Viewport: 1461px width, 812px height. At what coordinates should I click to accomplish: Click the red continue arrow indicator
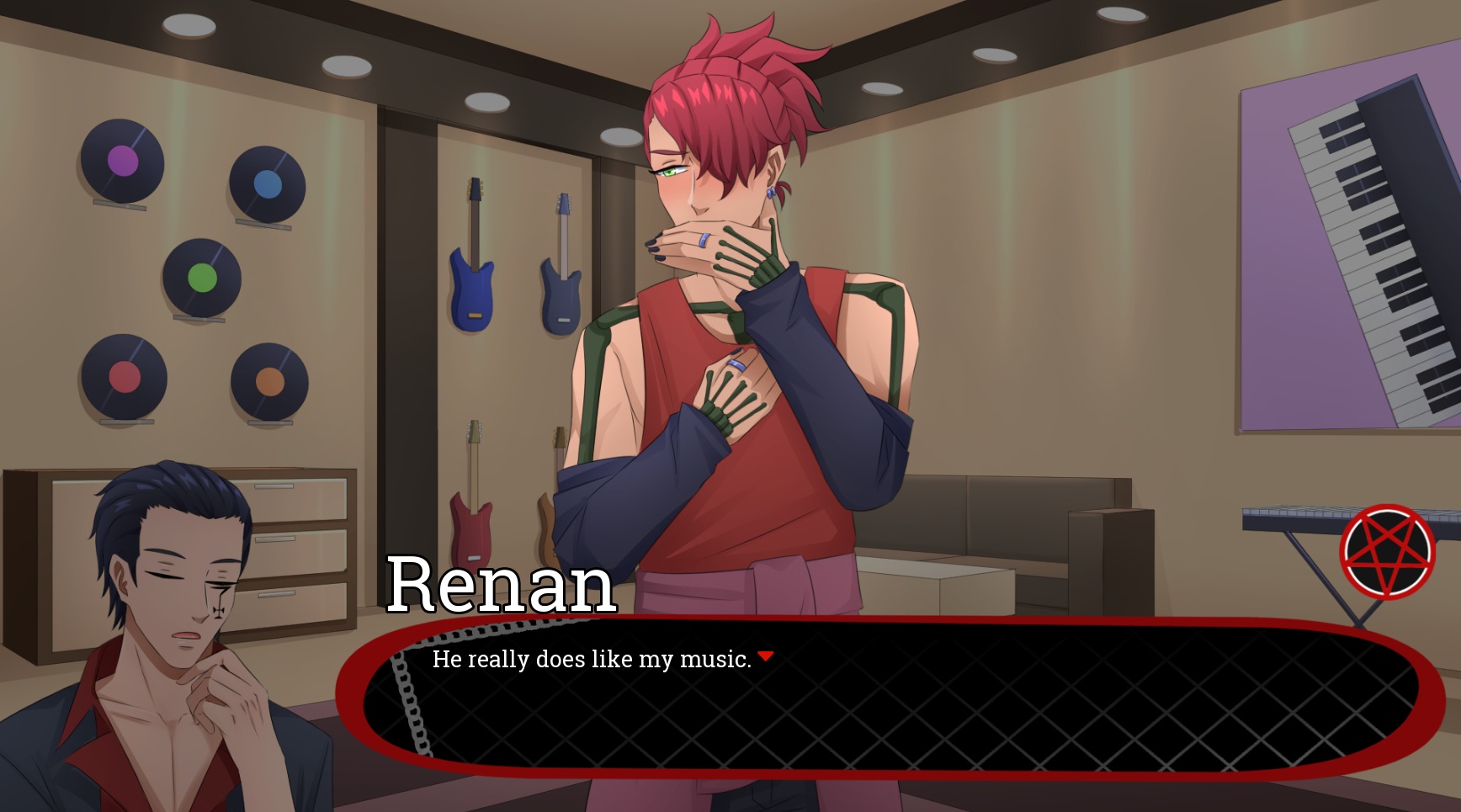tap(765, 656)
